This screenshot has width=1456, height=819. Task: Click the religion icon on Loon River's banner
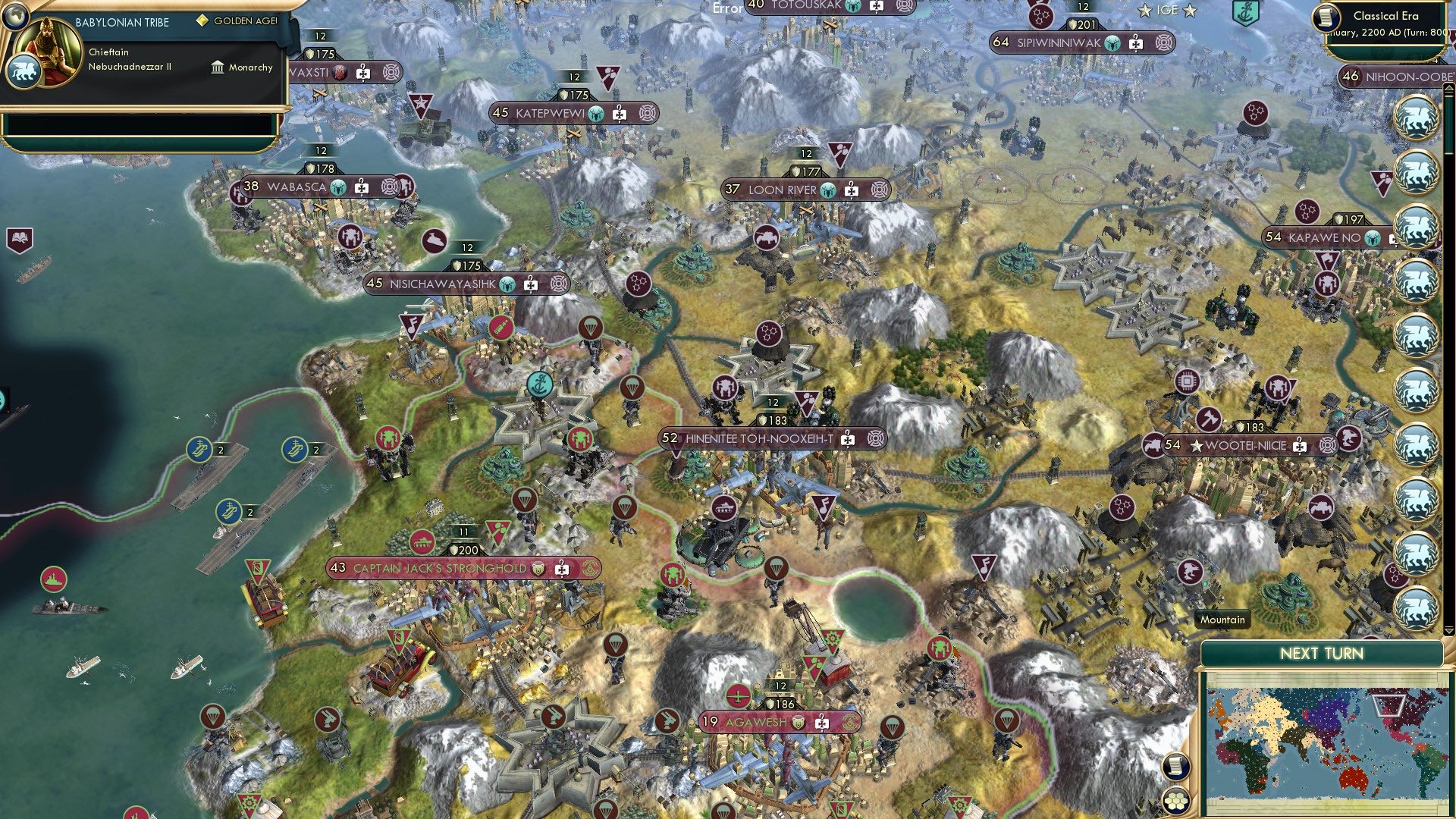click(x=828, y=190)
